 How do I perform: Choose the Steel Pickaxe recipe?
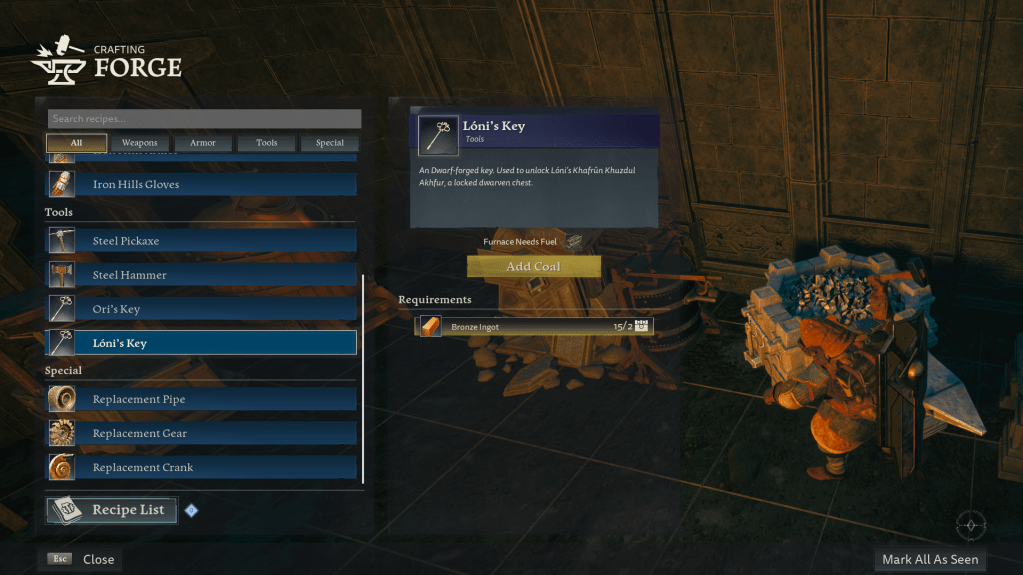click(202, 241)
